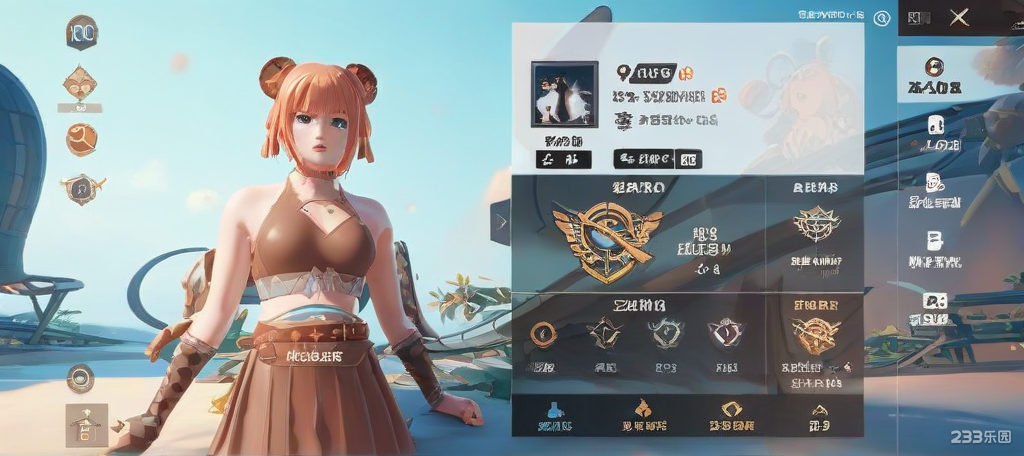The width and height of the screenshot is (1024, 456).
Task: Open the player avatar portrait
Action: (x=564, y=94)
